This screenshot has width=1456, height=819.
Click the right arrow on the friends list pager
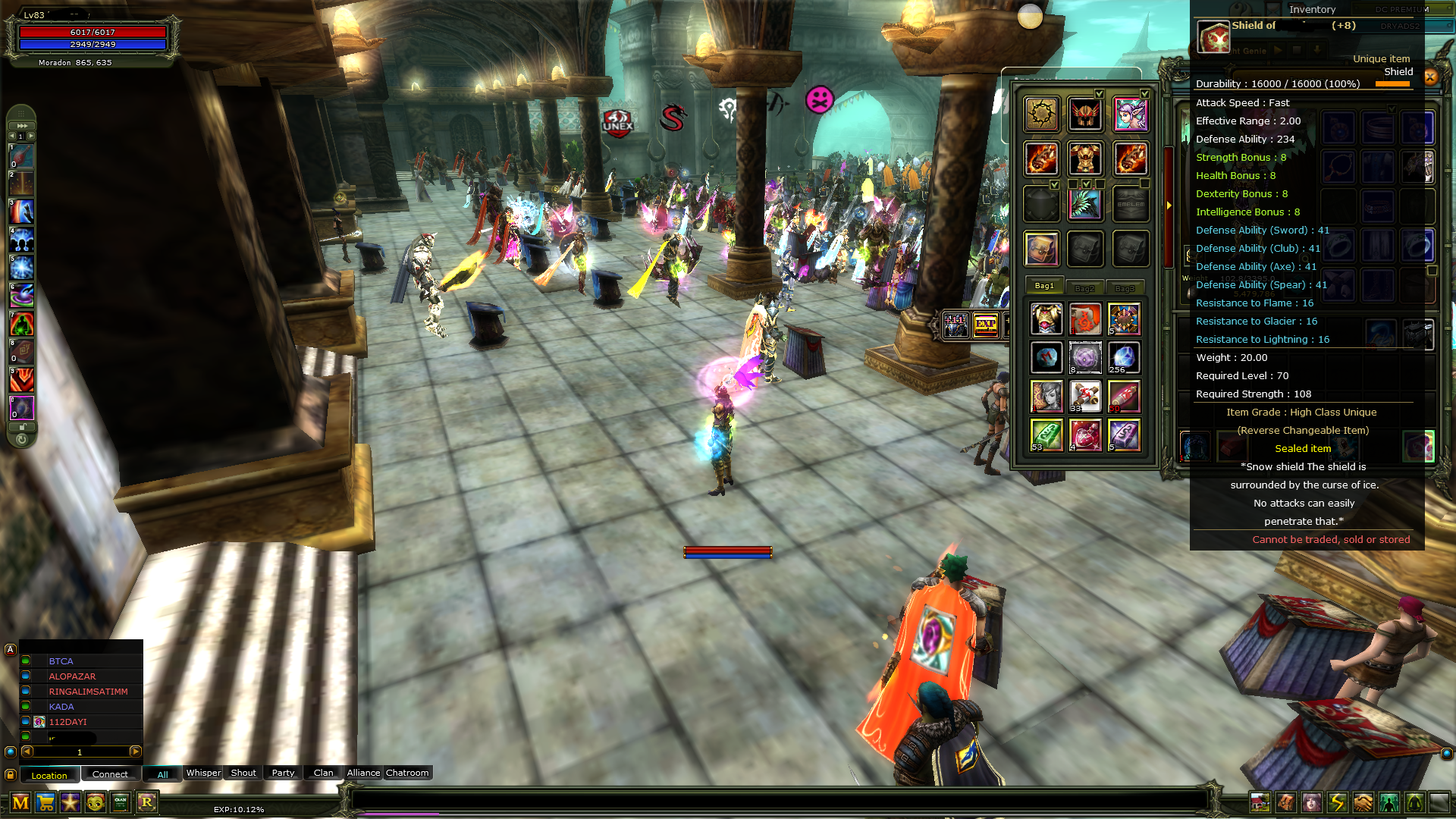[134, 752]
